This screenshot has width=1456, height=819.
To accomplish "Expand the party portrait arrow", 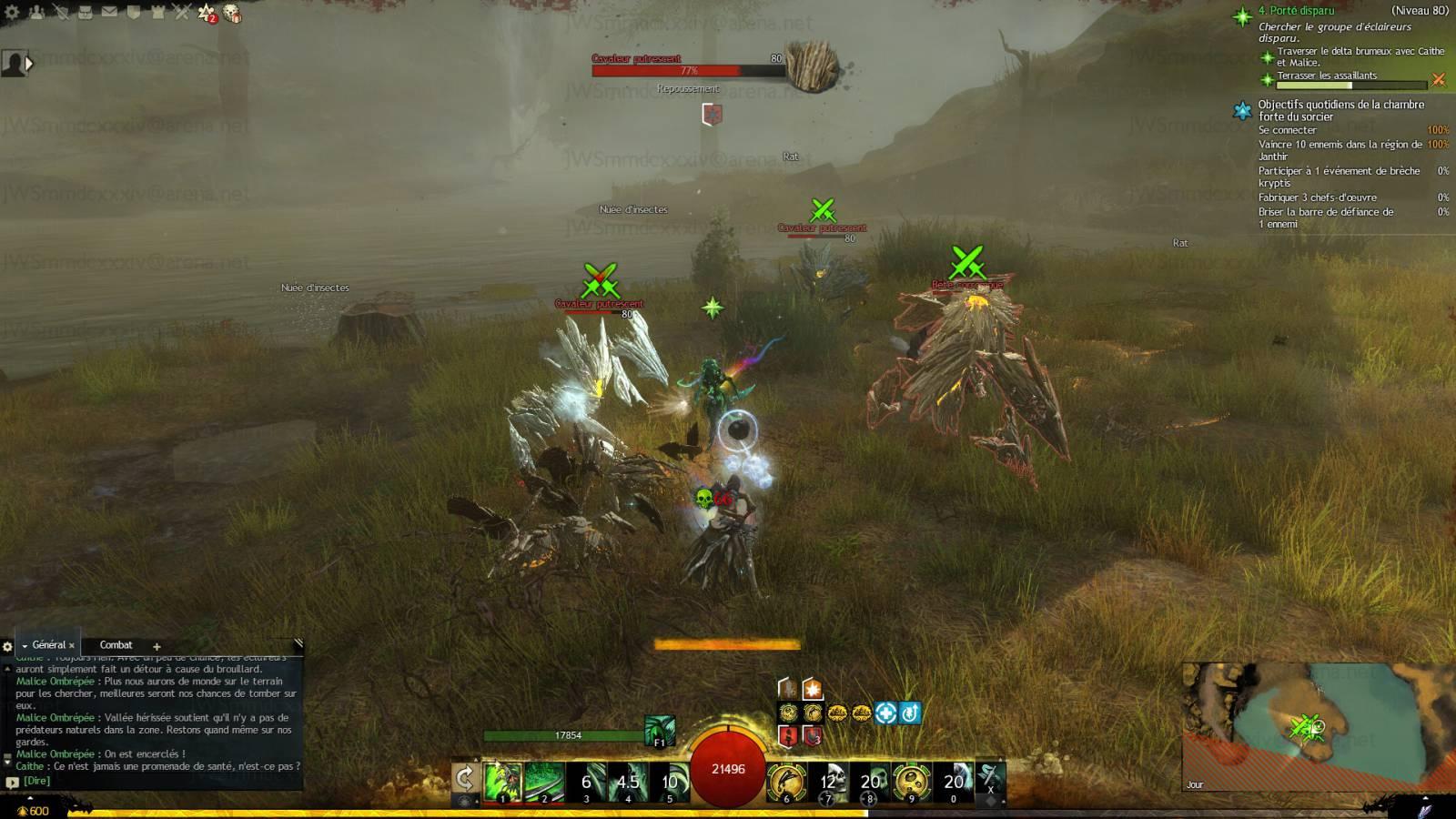I will (29, 64).
